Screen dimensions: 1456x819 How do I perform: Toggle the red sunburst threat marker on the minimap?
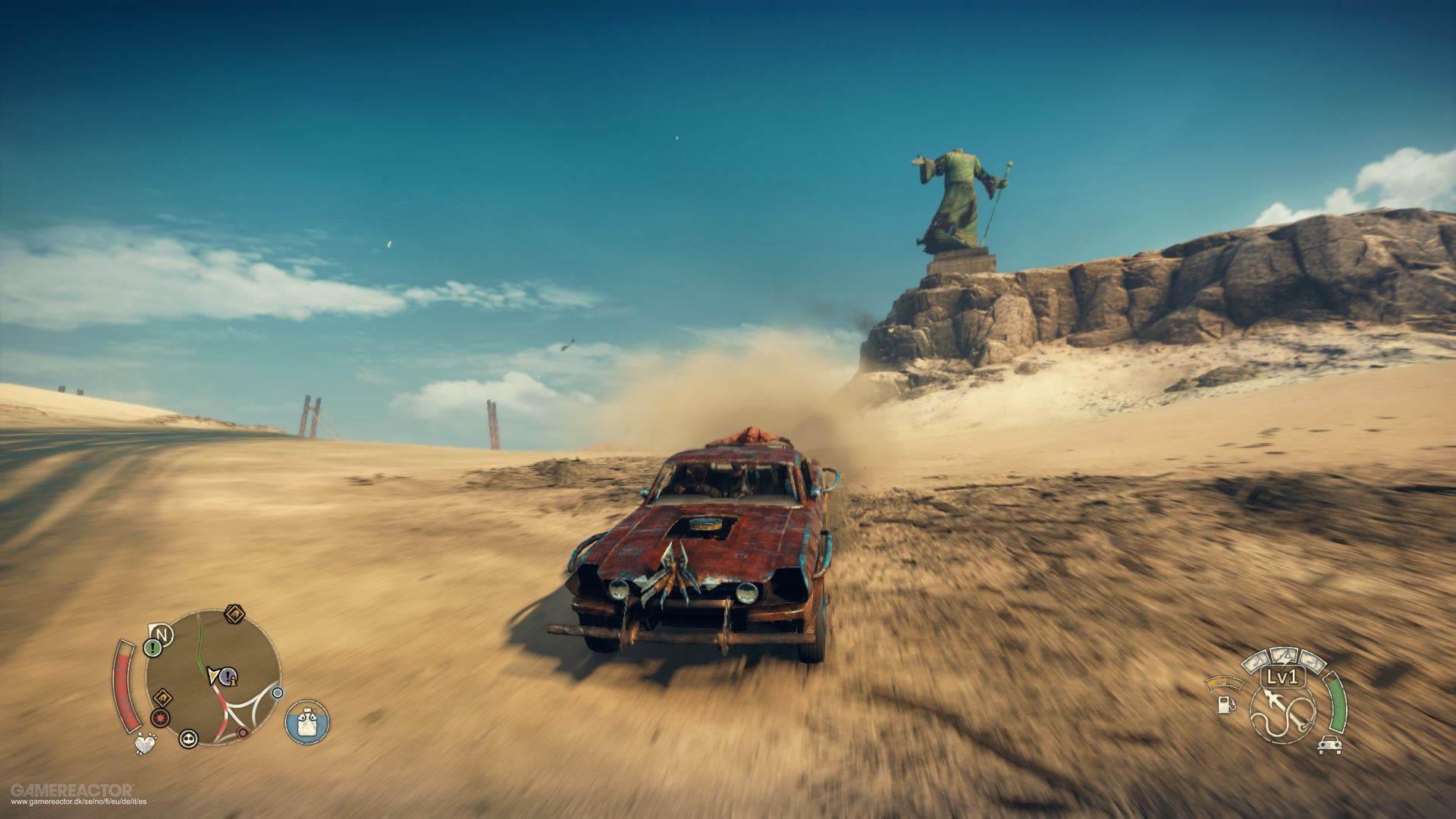(x=159, y=717)
